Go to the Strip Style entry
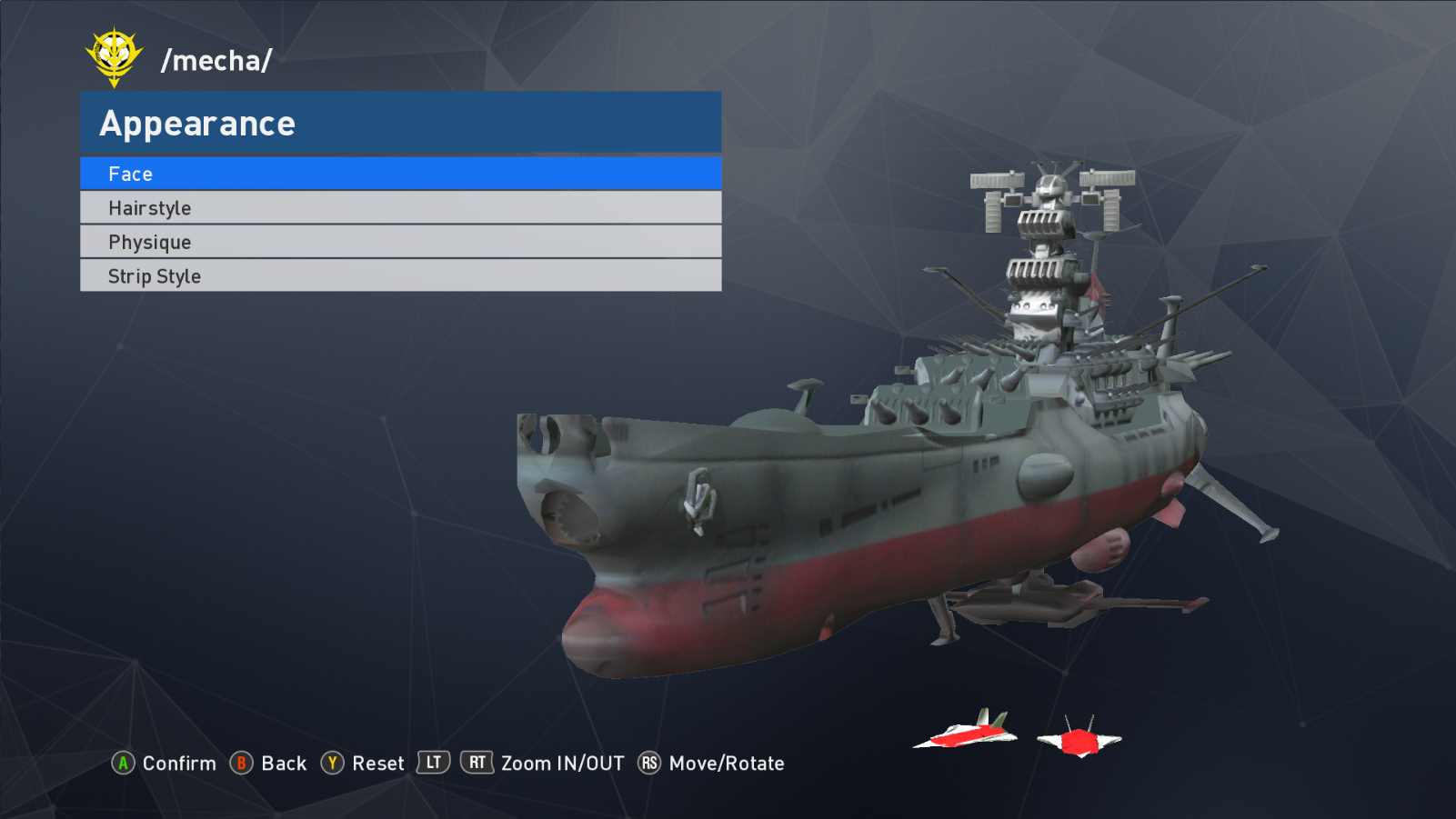The width and height of the screenshot is (1456, 819). click(x=400, y=275)
